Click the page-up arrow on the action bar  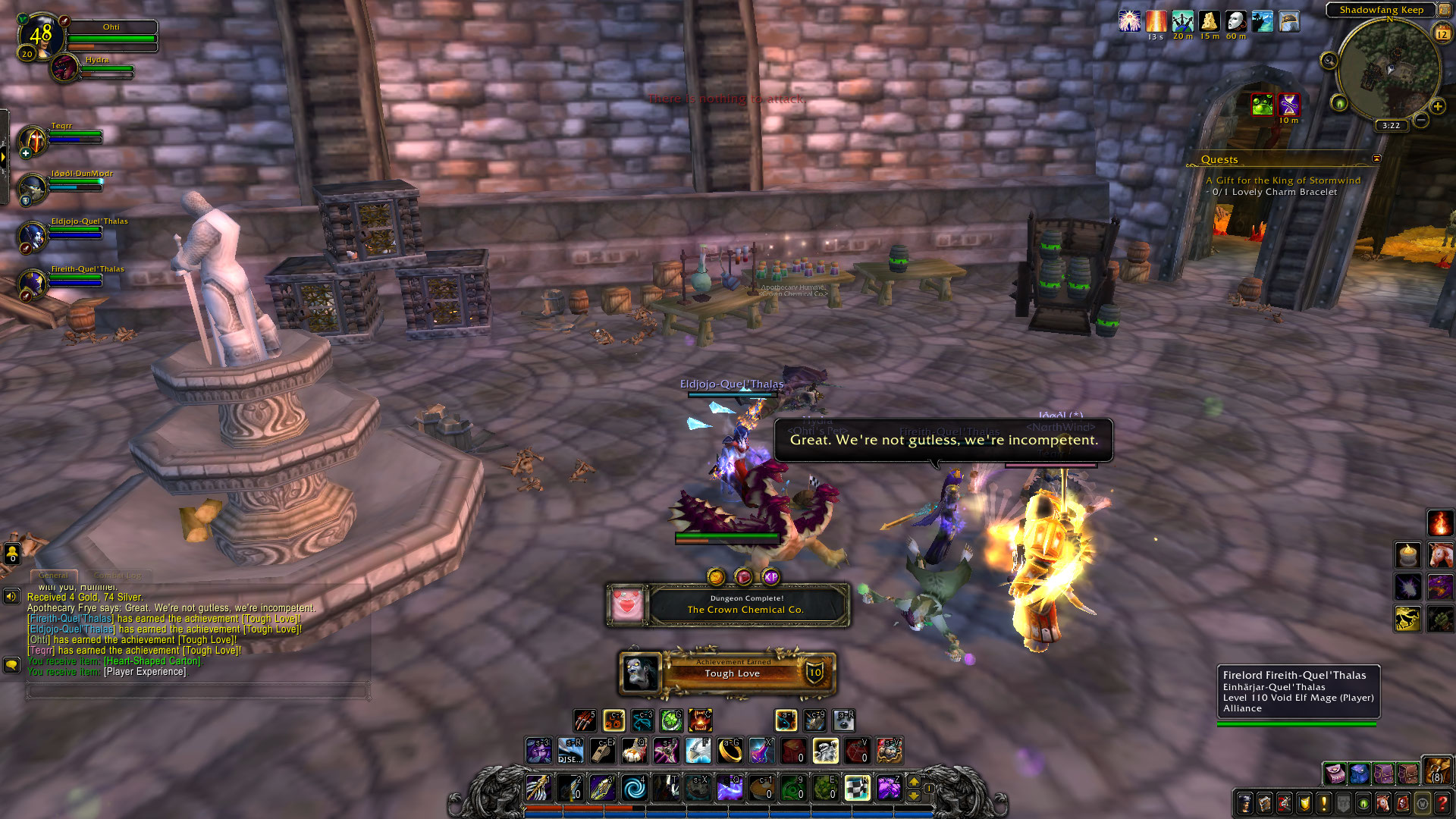click(x=914, y=782)
